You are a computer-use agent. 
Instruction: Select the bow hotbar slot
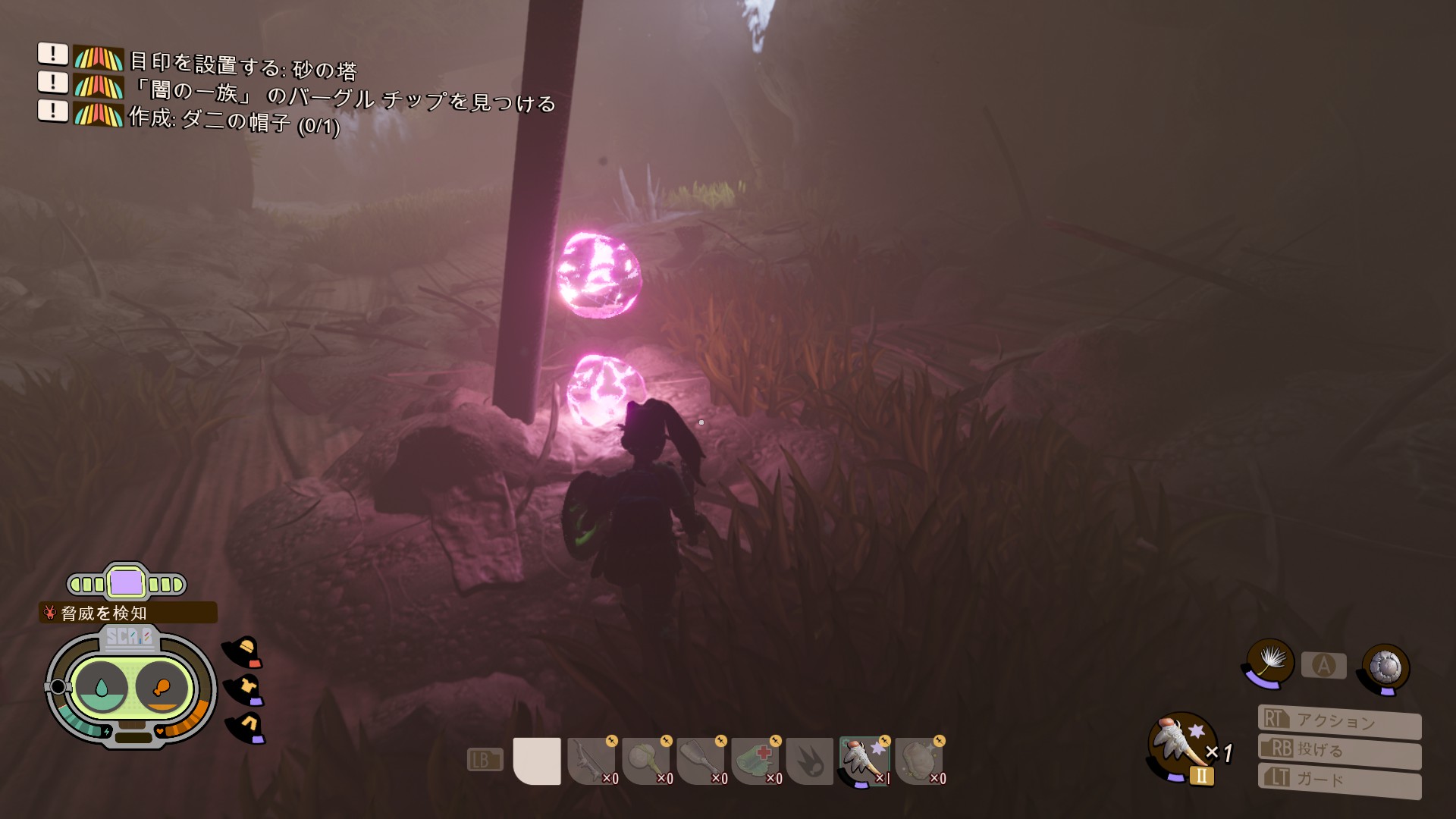591,761
